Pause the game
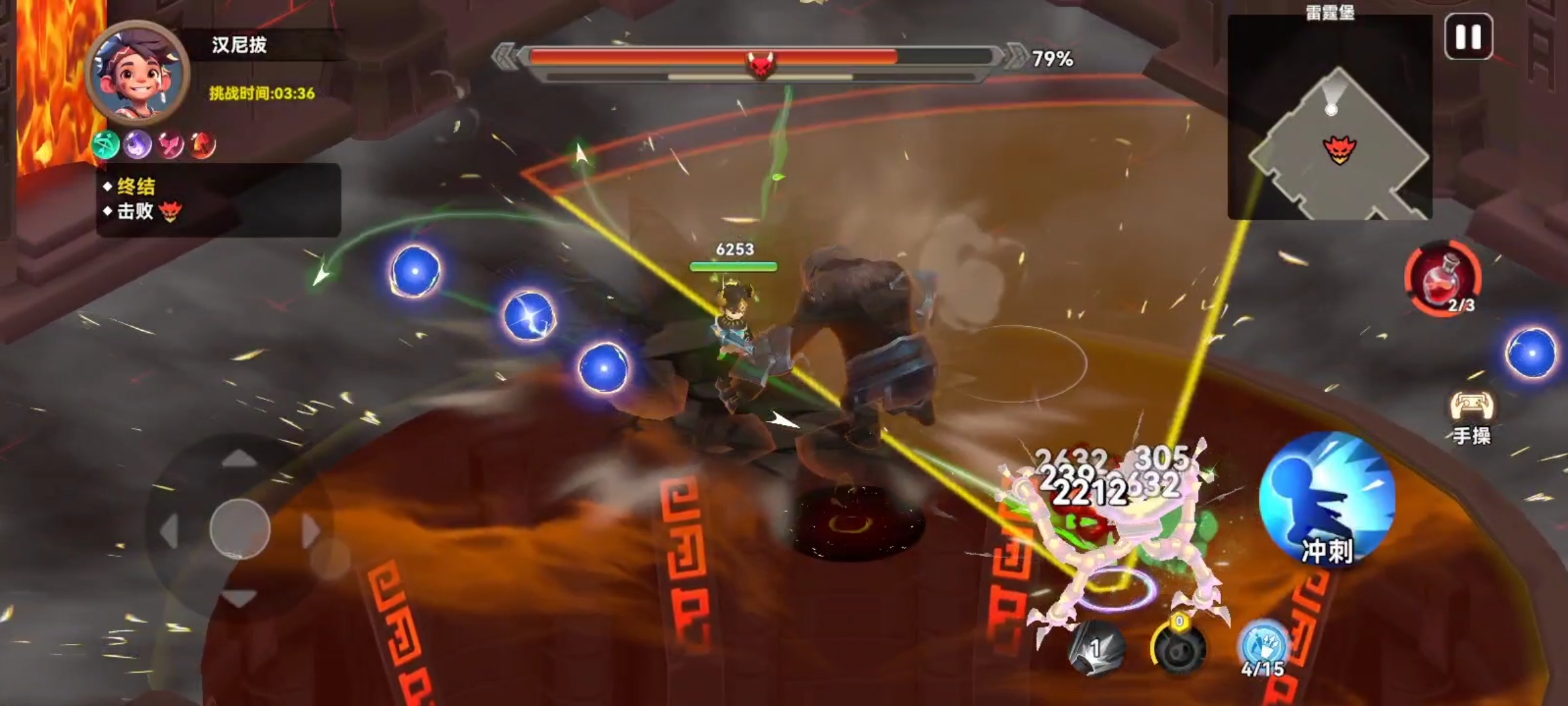Screen dimensions: 1568x706 click(x=1468, y=37)
